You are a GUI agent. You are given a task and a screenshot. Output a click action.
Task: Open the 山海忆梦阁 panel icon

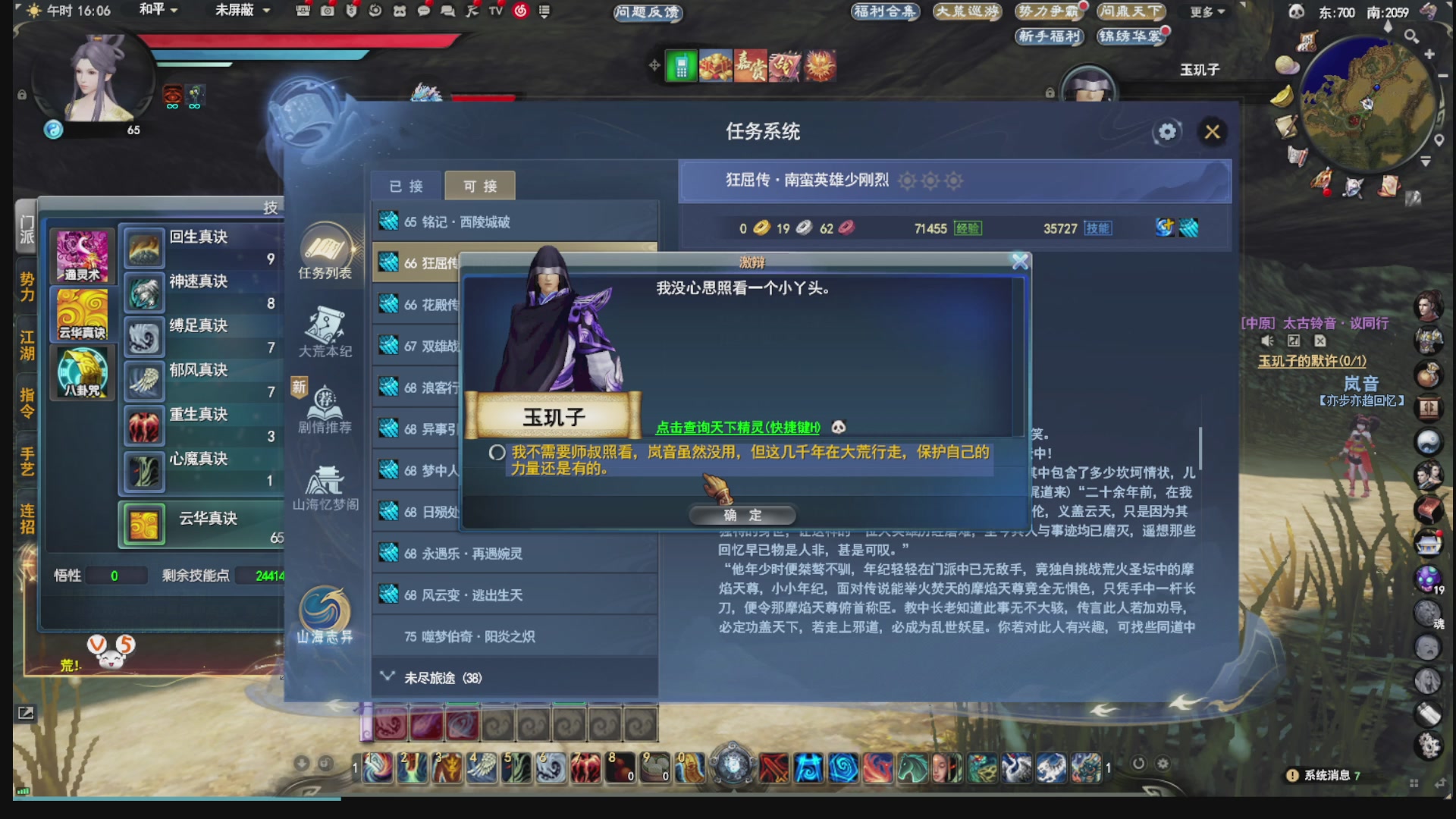click(x=326, y=480)
